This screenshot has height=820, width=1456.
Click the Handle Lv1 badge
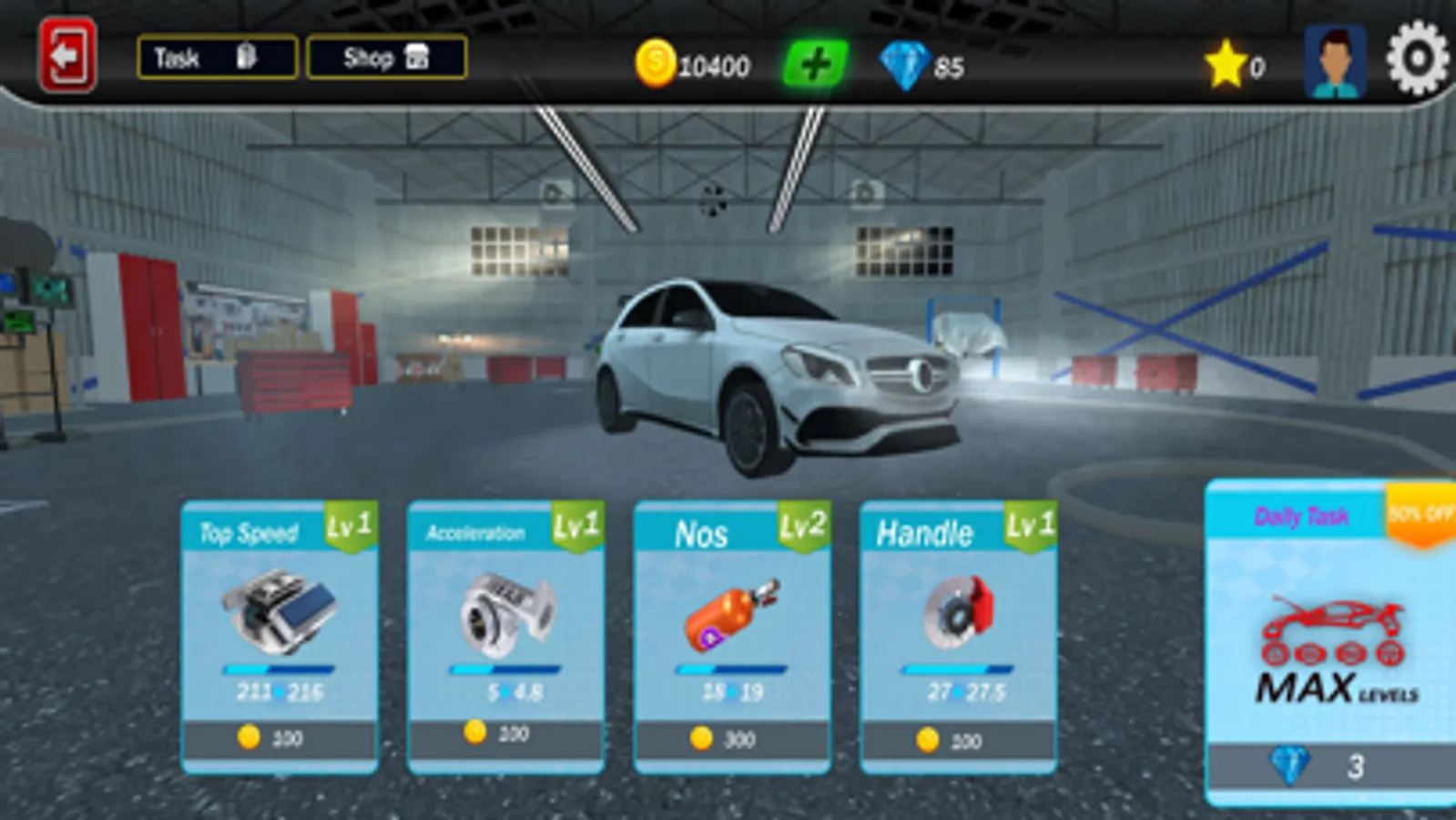[x=1030, y=526]
